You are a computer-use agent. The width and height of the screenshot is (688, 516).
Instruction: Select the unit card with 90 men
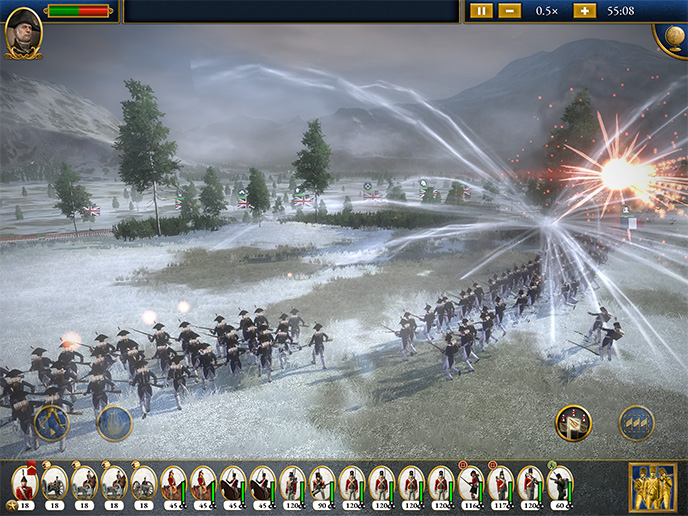[322, 484]
